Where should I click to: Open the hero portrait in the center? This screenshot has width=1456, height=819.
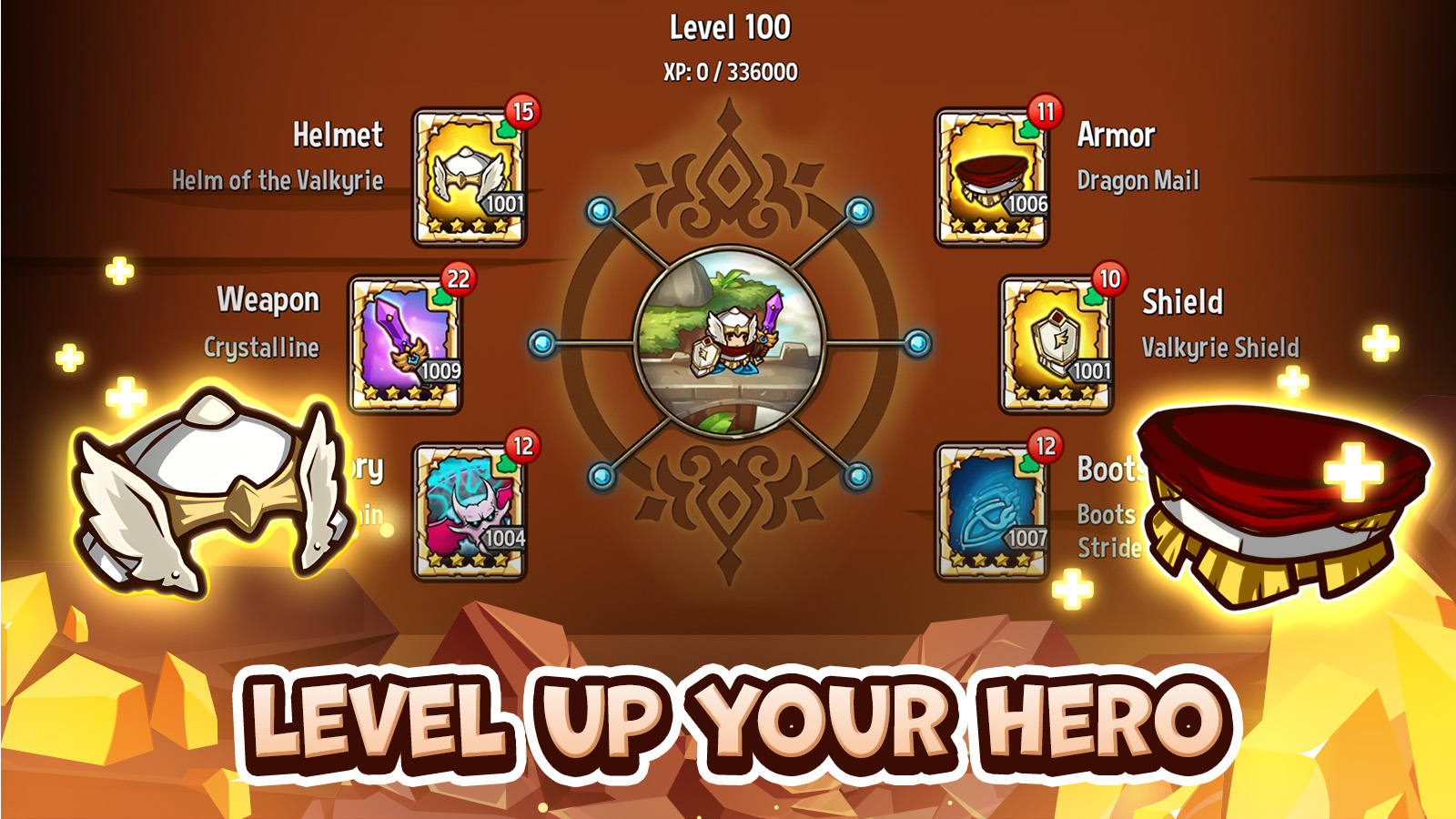[x=728, y=346]
